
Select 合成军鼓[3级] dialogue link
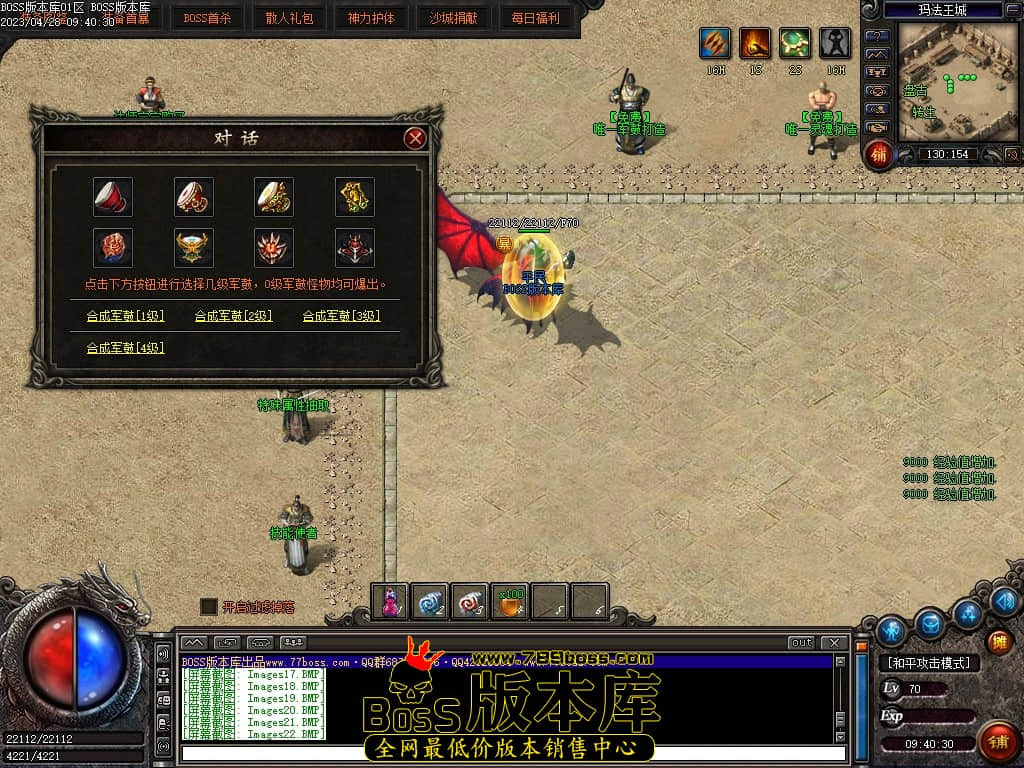pyautogui.click(x=342, y=316)
